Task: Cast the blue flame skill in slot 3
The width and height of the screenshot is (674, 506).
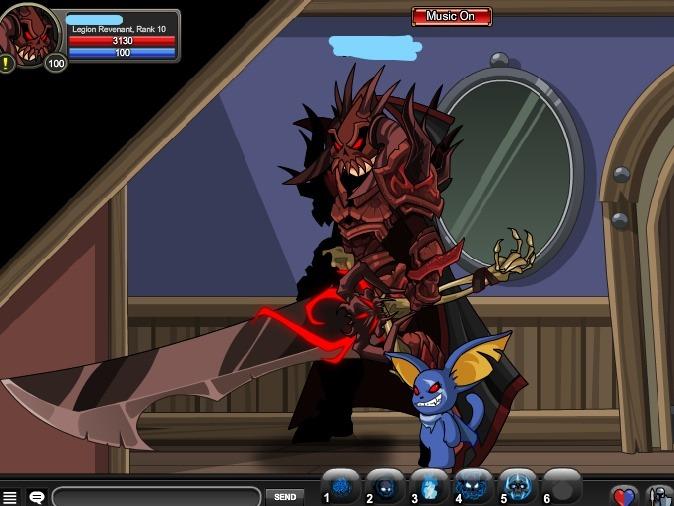Action: point(429,488)
